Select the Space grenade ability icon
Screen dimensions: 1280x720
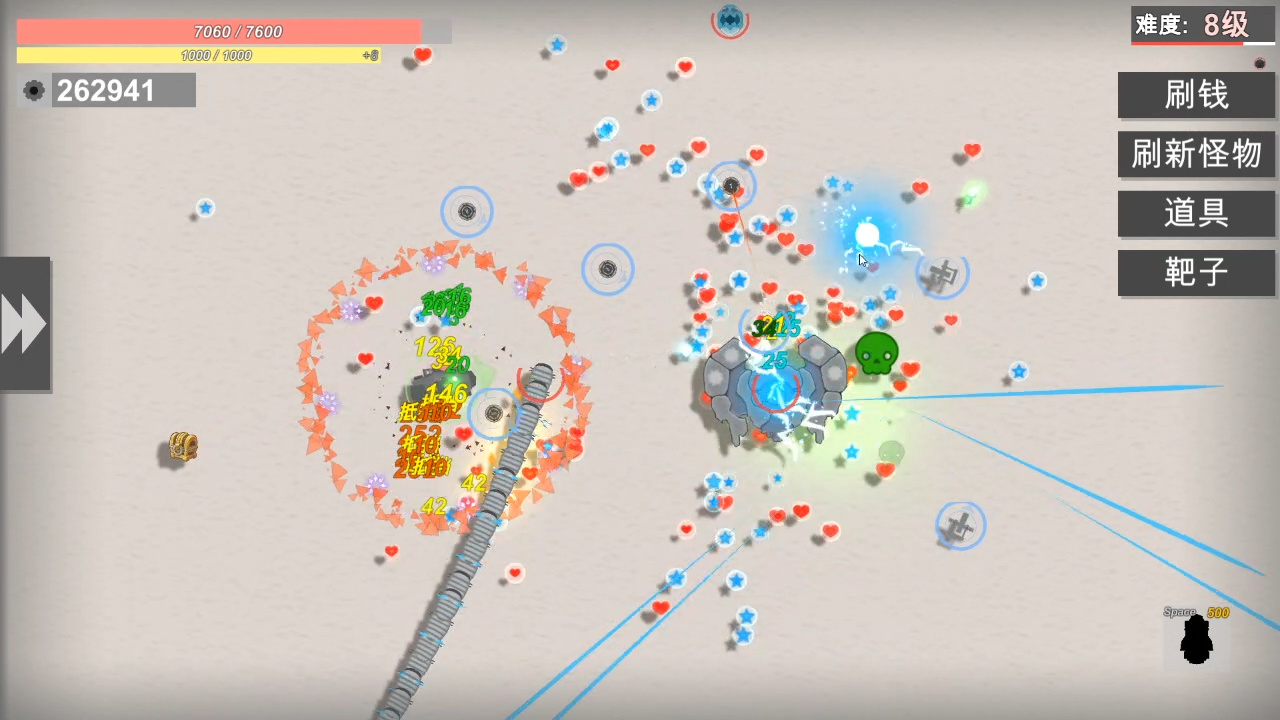coord(1197,640)
